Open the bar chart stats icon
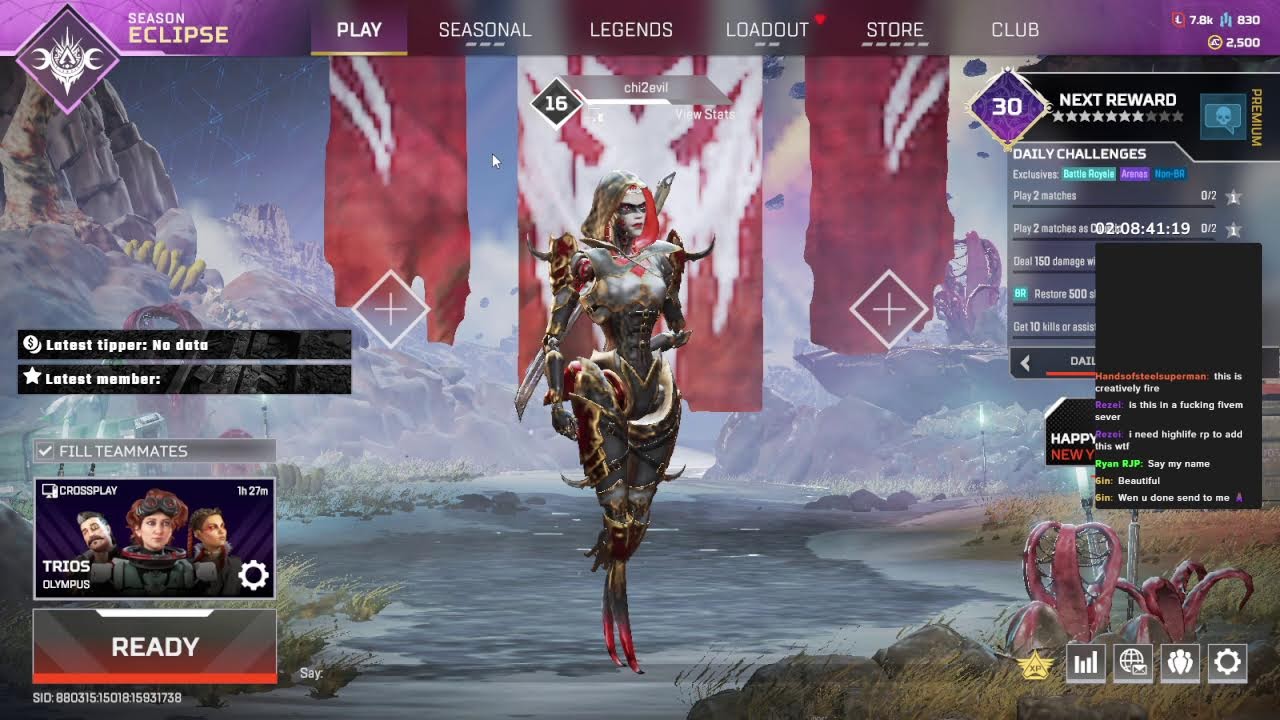1280x720 pixels. pos(1086,662)
